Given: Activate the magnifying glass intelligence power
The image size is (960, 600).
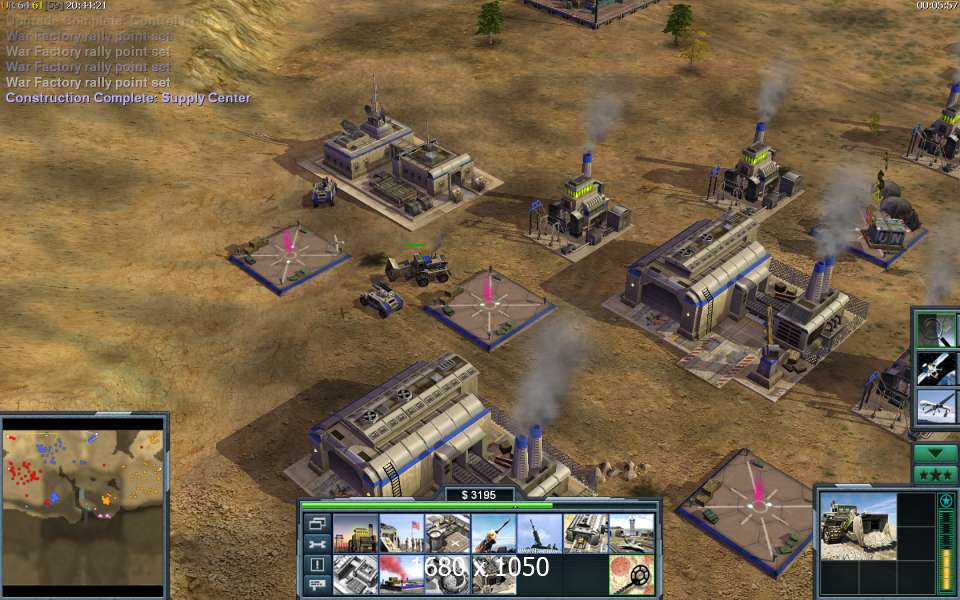Looking at the screenshot, I should pyautogui.click(x=936, y=329).
